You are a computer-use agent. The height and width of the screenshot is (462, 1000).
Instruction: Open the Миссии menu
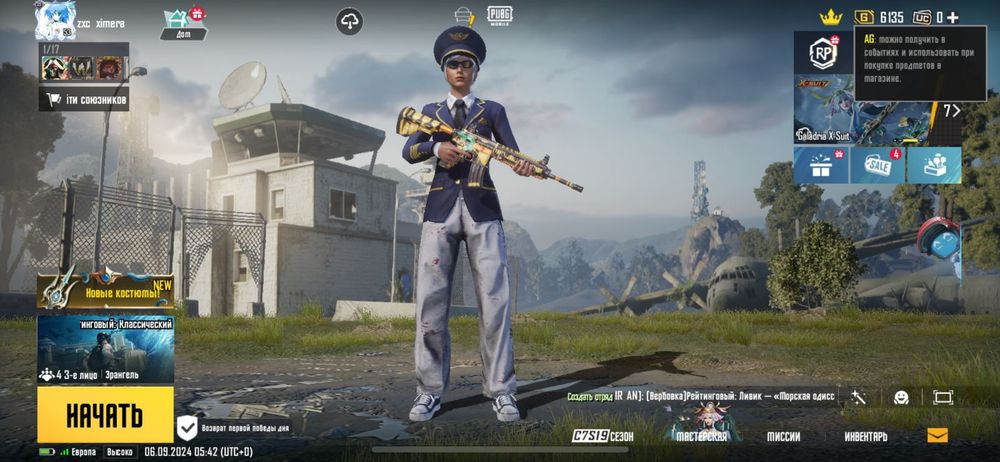coord(783,437)
